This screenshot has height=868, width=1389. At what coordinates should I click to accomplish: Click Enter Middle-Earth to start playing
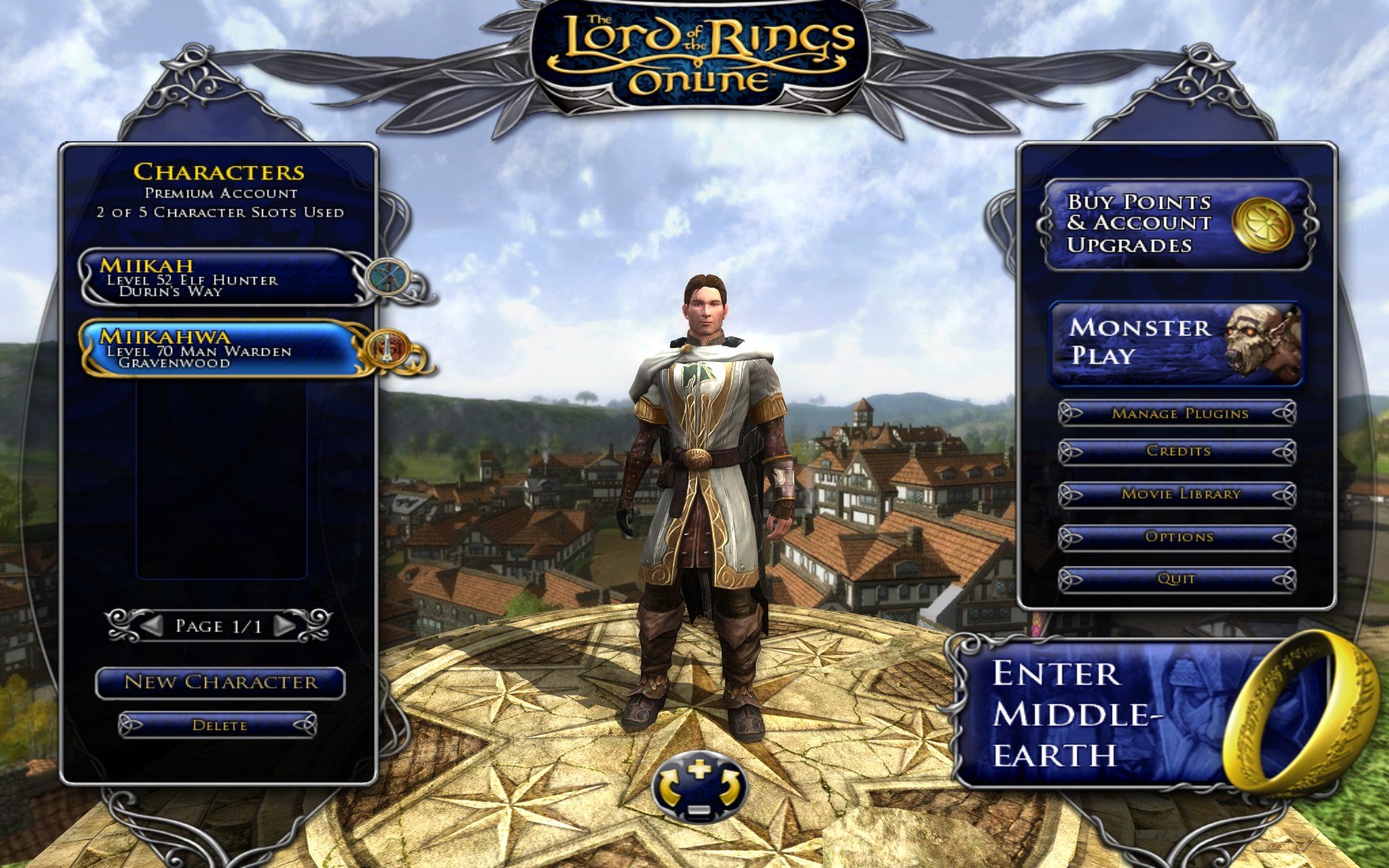(x=1067, y=711)
